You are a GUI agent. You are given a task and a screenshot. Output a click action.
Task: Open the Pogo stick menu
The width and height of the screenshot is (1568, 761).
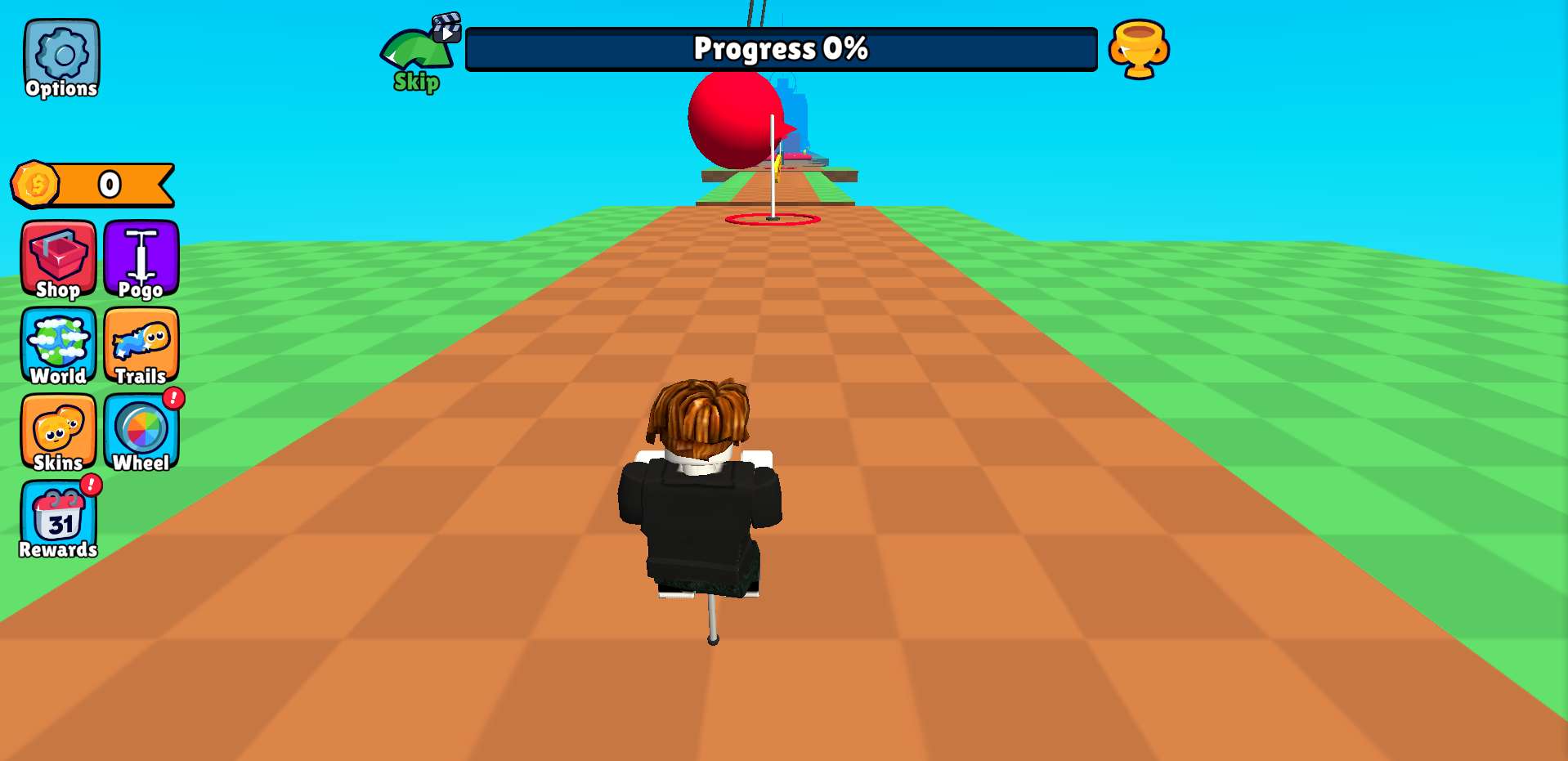(141, 259)
